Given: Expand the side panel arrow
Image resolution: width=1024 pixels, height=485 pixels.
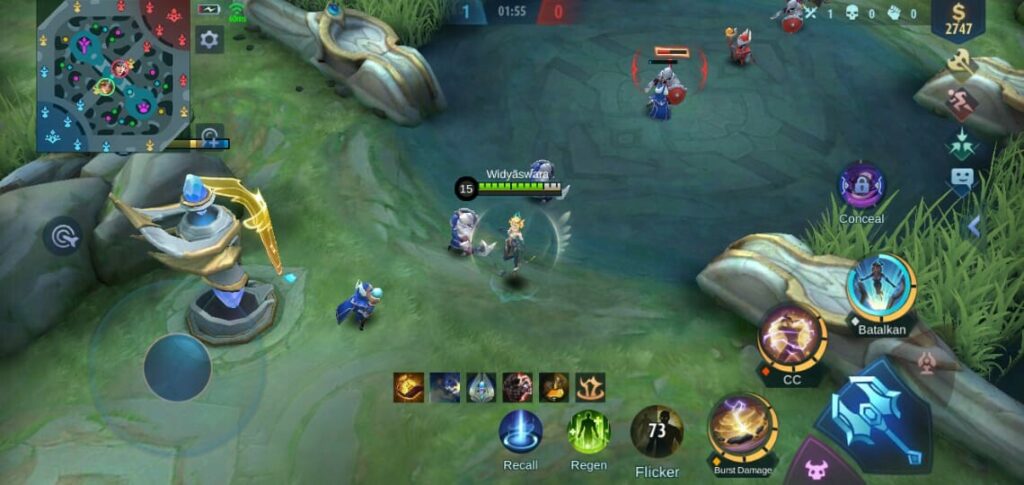Looking at the screenshot, I should click(973, 227).
